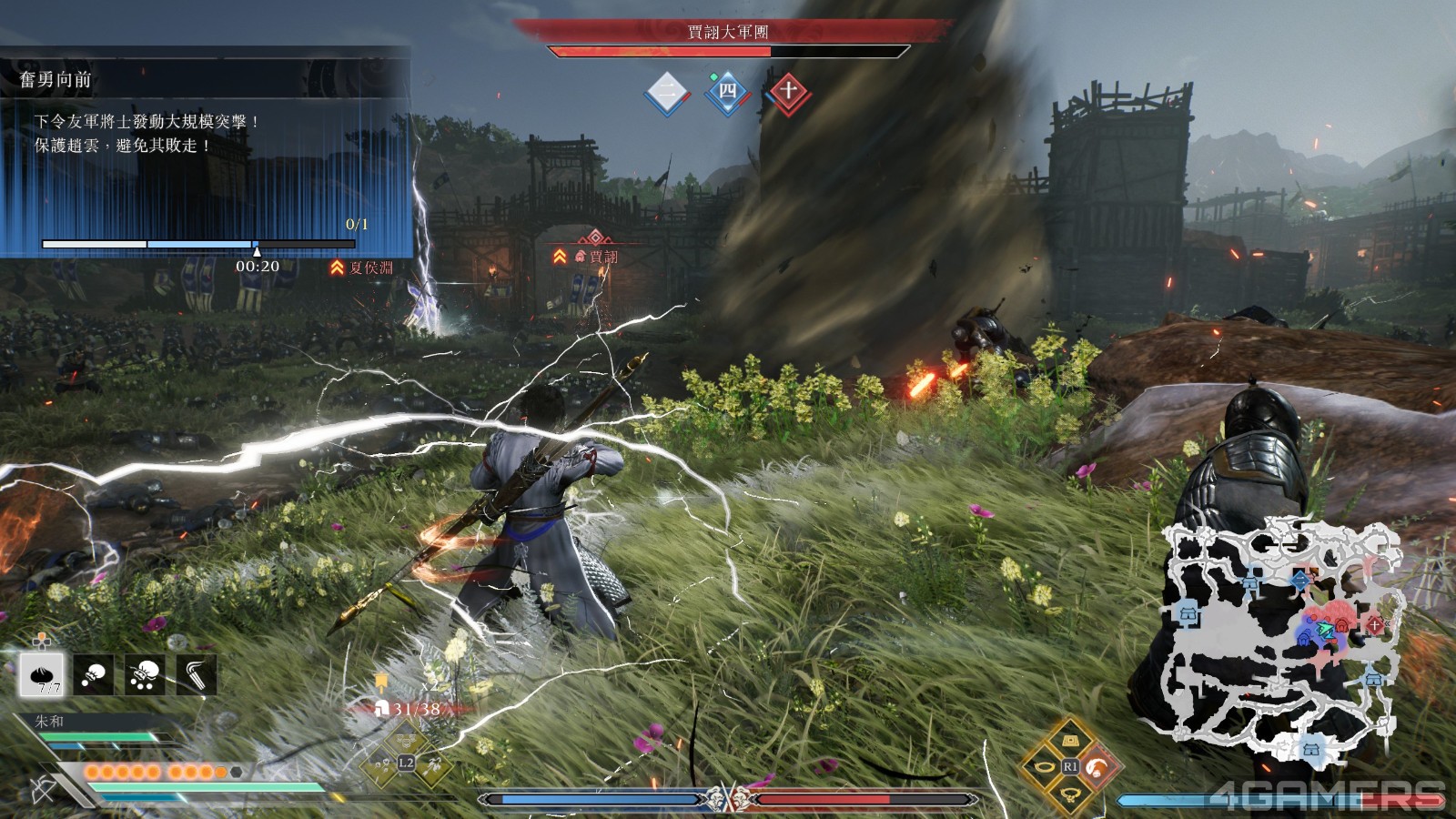Select the smoking incense sticks item slot
The height and width of the screenshot is (819, 1456).
[x=196, y=674]
